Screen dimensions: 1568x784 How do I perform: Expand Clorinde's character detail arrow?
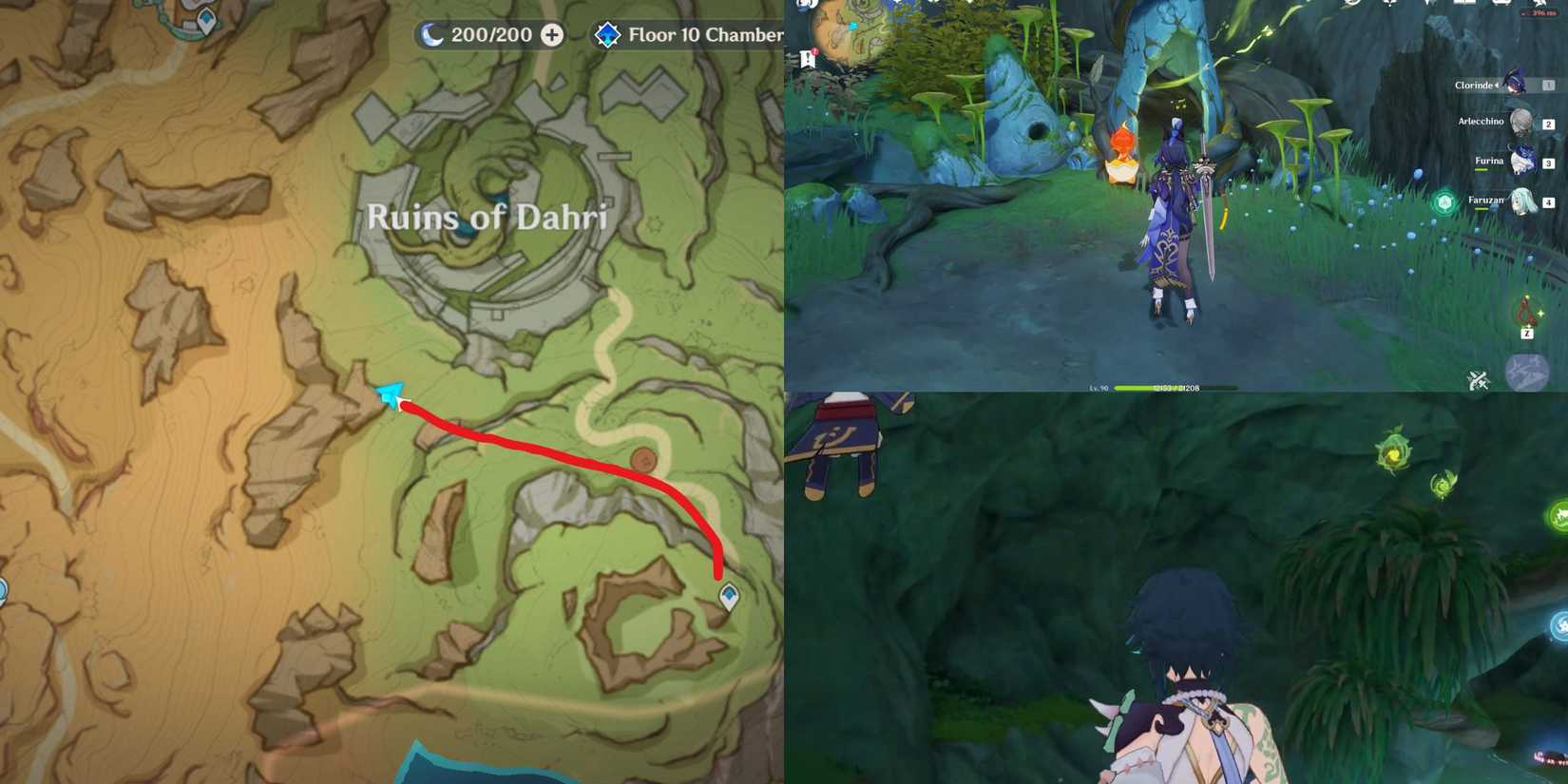tap(1499, 86)
